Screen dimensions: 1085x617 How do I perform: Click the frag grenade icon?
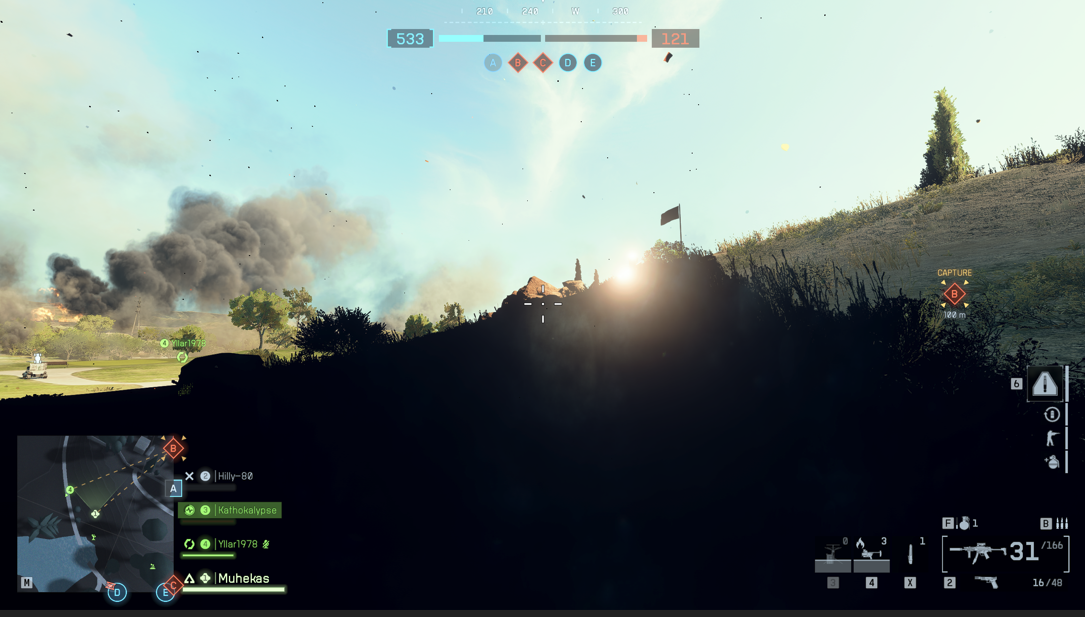(964, 523)
